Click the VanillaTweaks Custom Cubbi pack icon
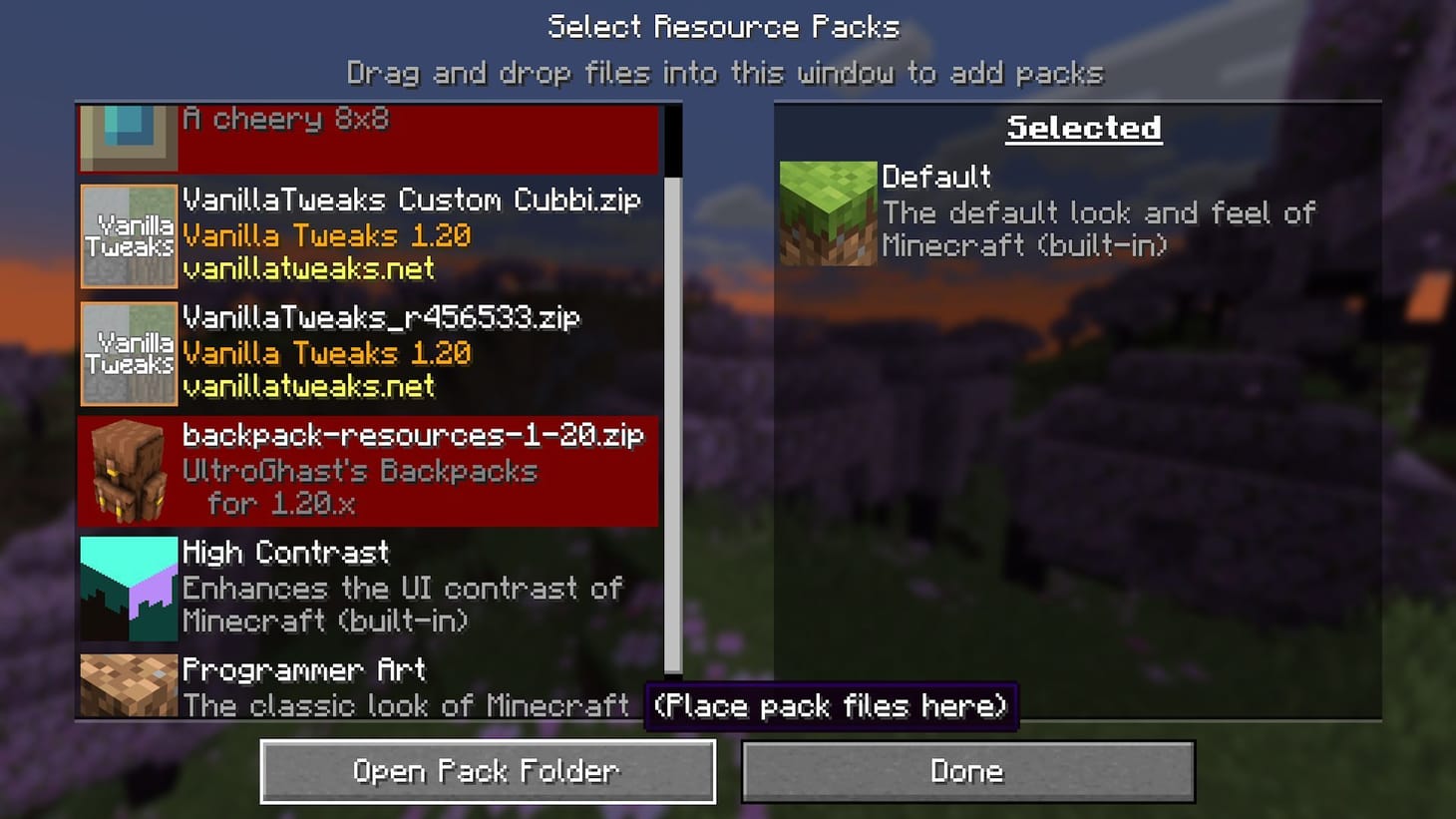This screenshot has width=1456, height=819. [x=128, y=236]
